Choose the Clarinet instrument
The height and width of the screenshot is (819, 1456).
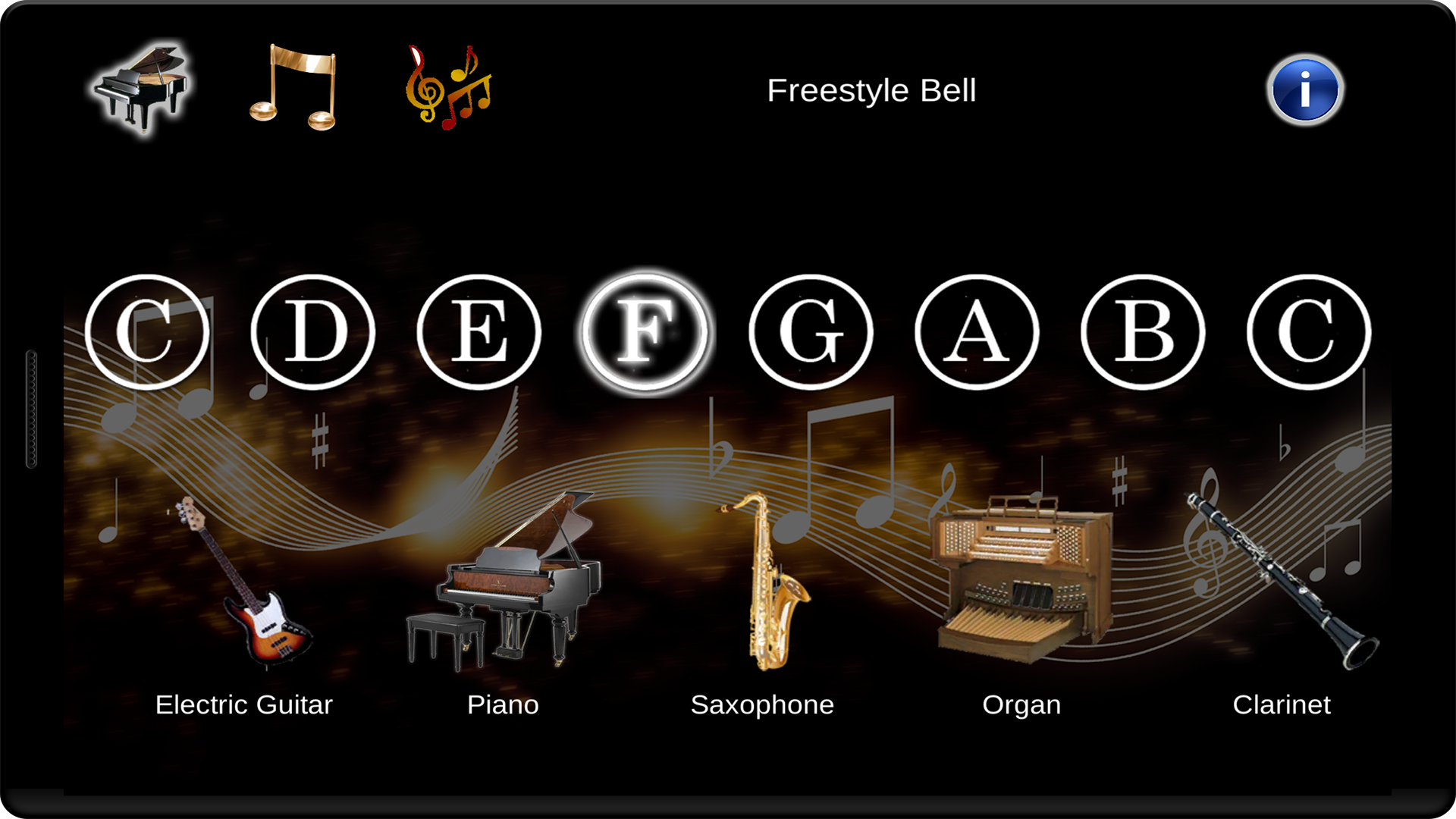point(1282,584)
